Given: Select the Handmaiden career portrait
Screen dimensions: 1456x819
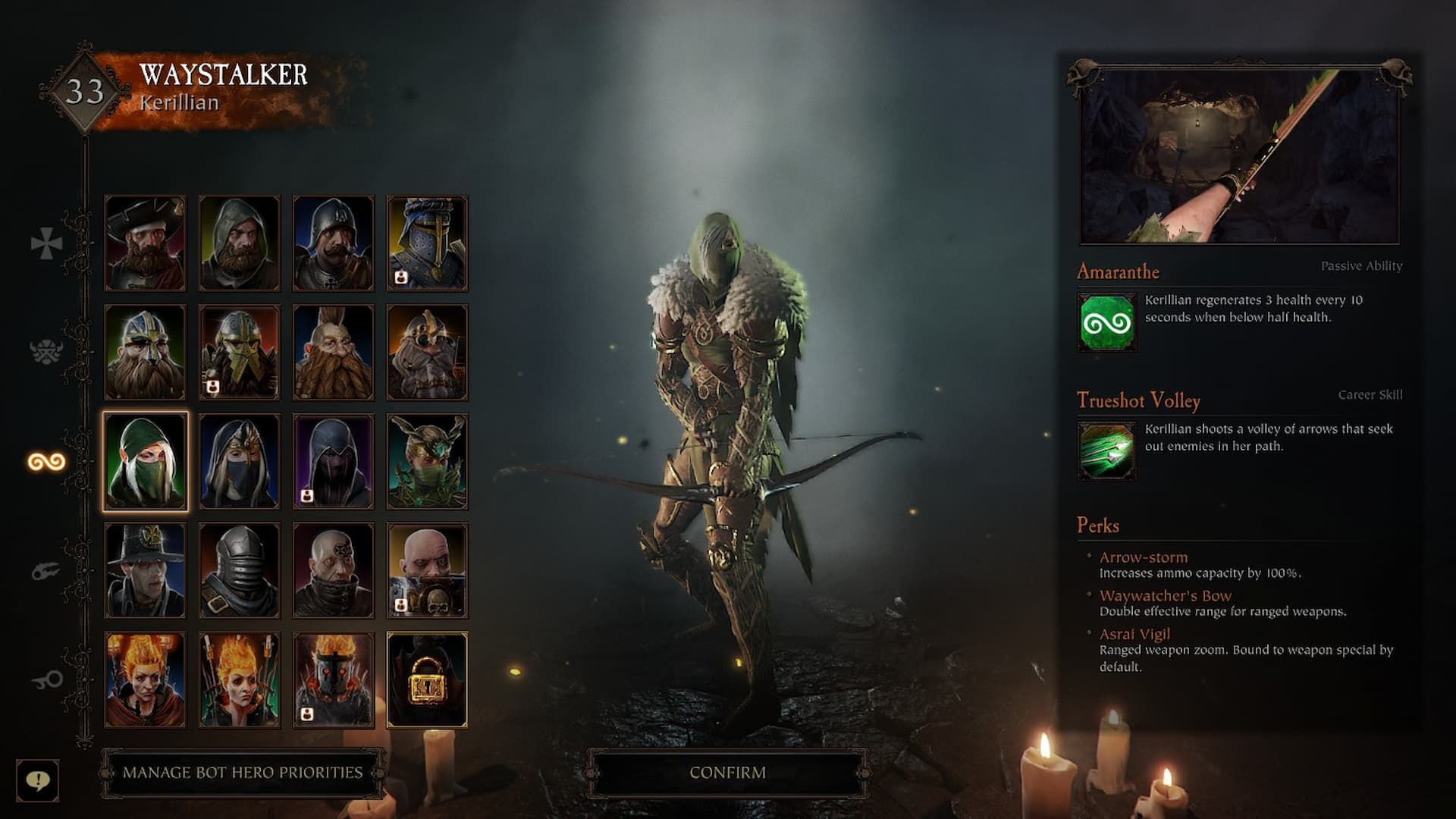Looking at the screenshot, I should click(x=239, y=459).
